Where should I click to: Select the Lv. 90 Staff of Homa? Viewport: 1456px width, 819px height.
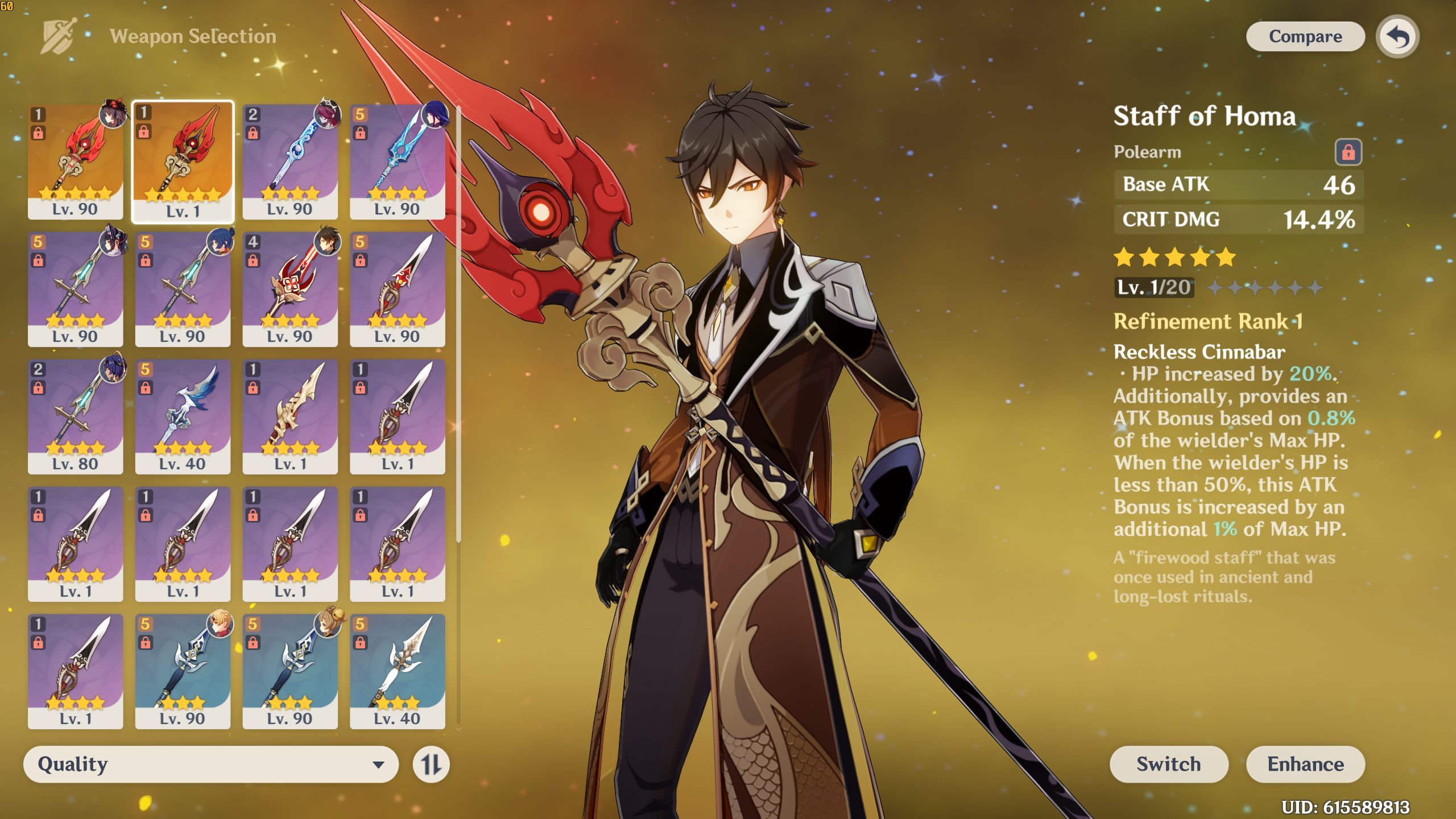[x=75, y=161]
